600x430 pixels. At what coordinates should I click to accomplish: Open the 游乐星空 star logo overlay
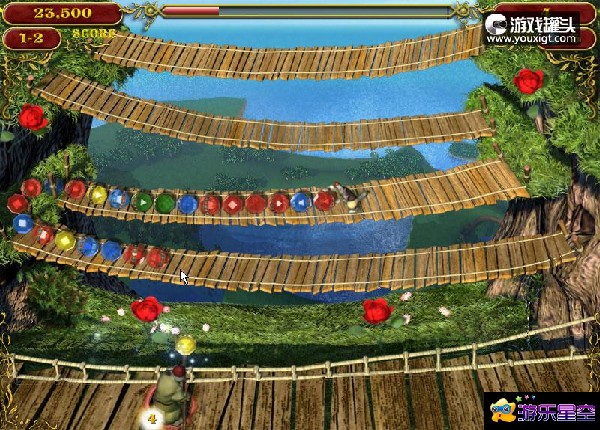coord(539,410)
